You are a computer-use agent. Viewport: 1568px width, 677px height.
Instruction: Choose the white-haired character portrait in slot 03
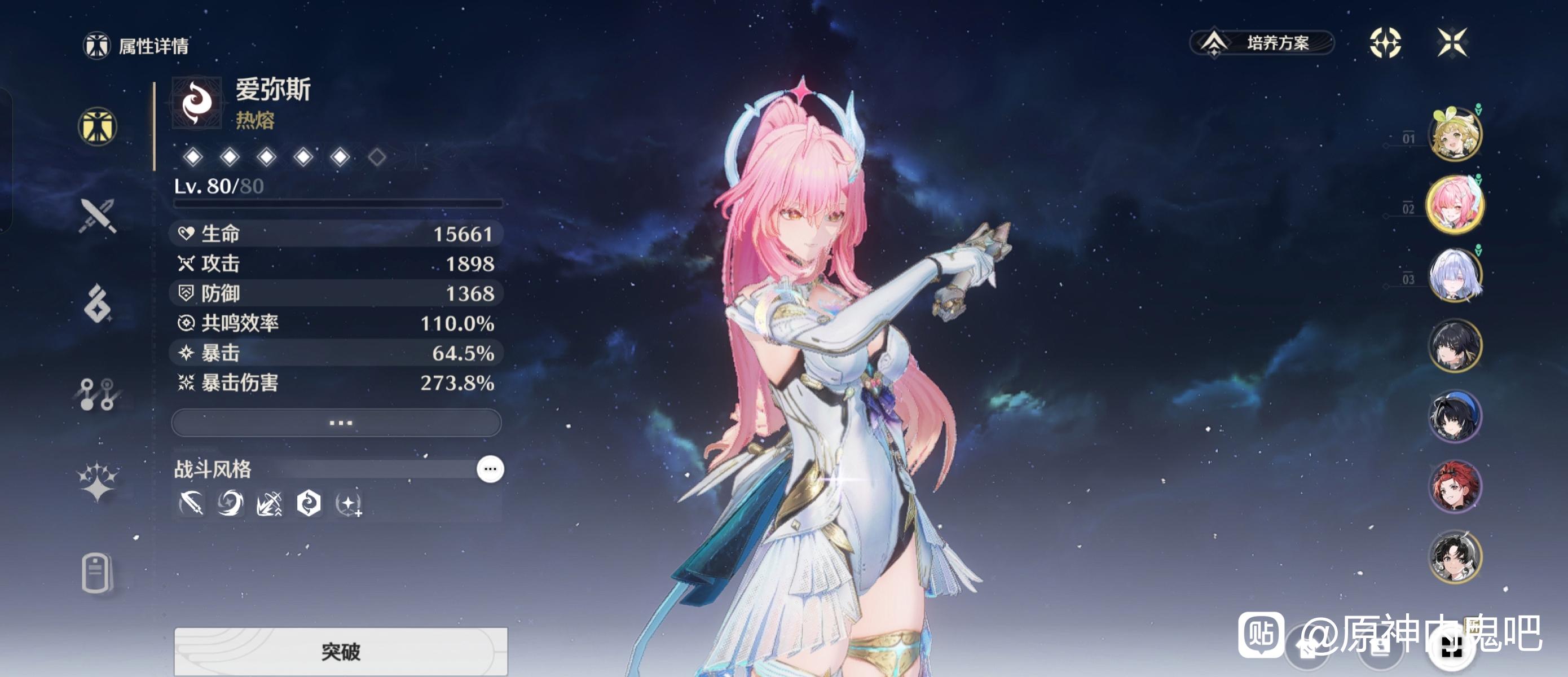point(1455,275)
